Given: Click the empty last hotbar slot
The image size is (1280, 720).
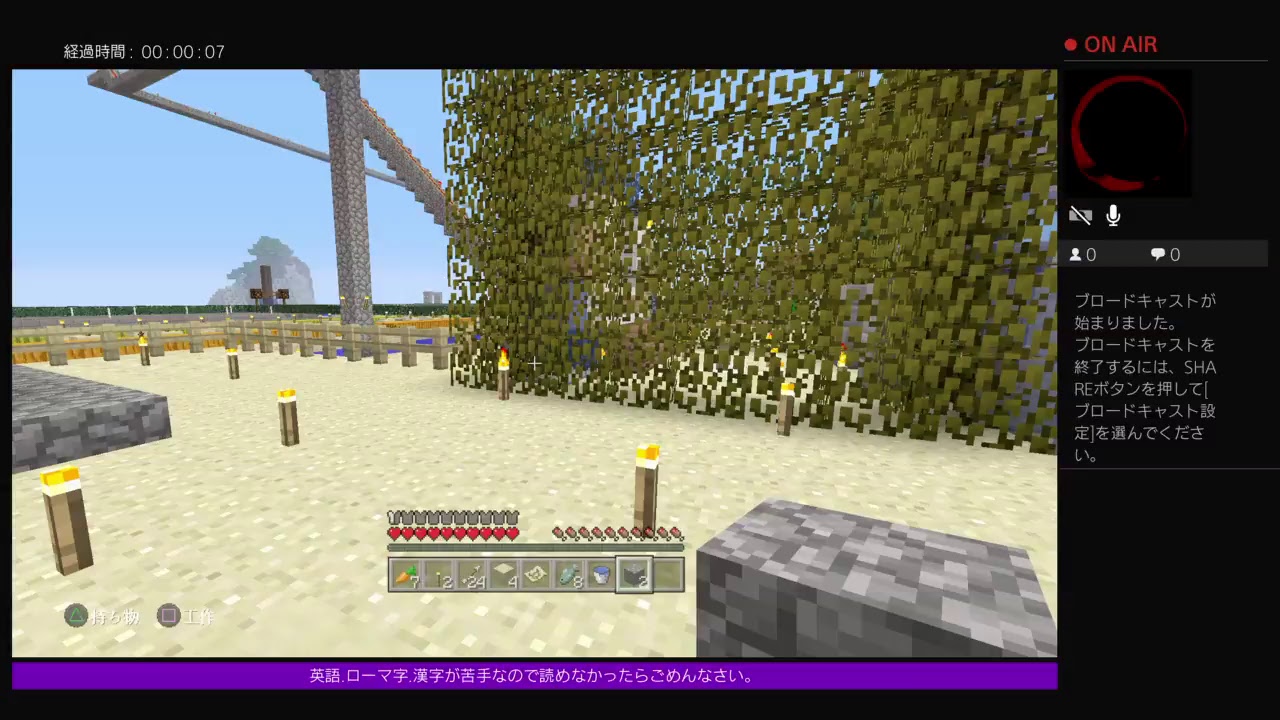Looking at the screenshot, I should [x=669, y=572].
